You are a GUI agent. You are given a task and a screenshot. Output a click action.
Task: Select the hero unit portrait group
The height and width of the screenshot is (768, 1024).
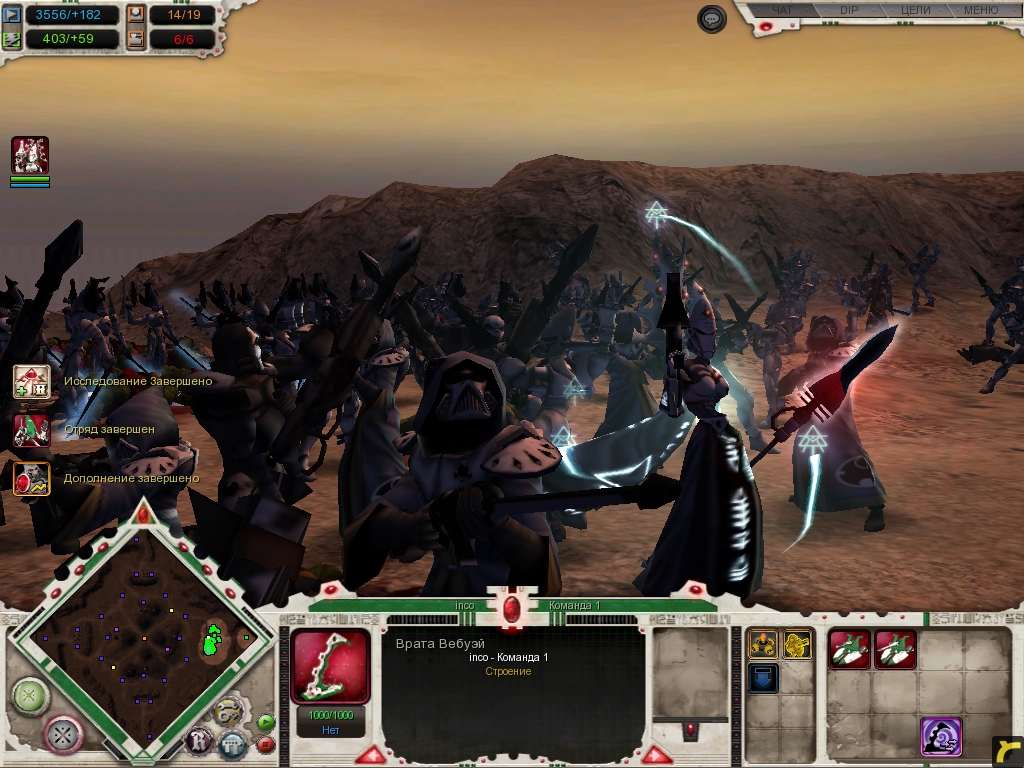pos(30,156)
